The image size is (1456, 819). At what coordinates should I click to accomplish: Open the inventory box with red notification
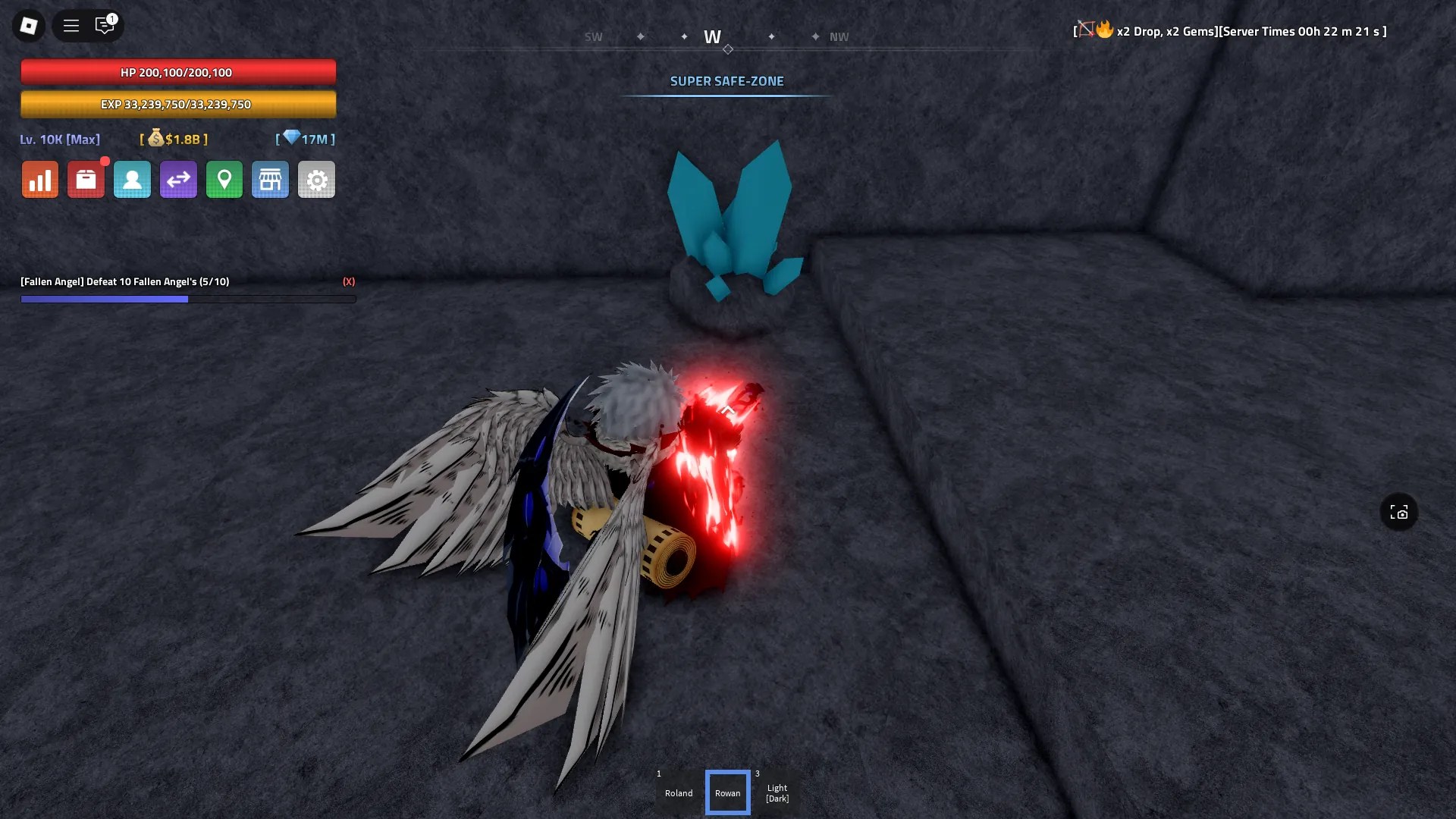(86, 179)
